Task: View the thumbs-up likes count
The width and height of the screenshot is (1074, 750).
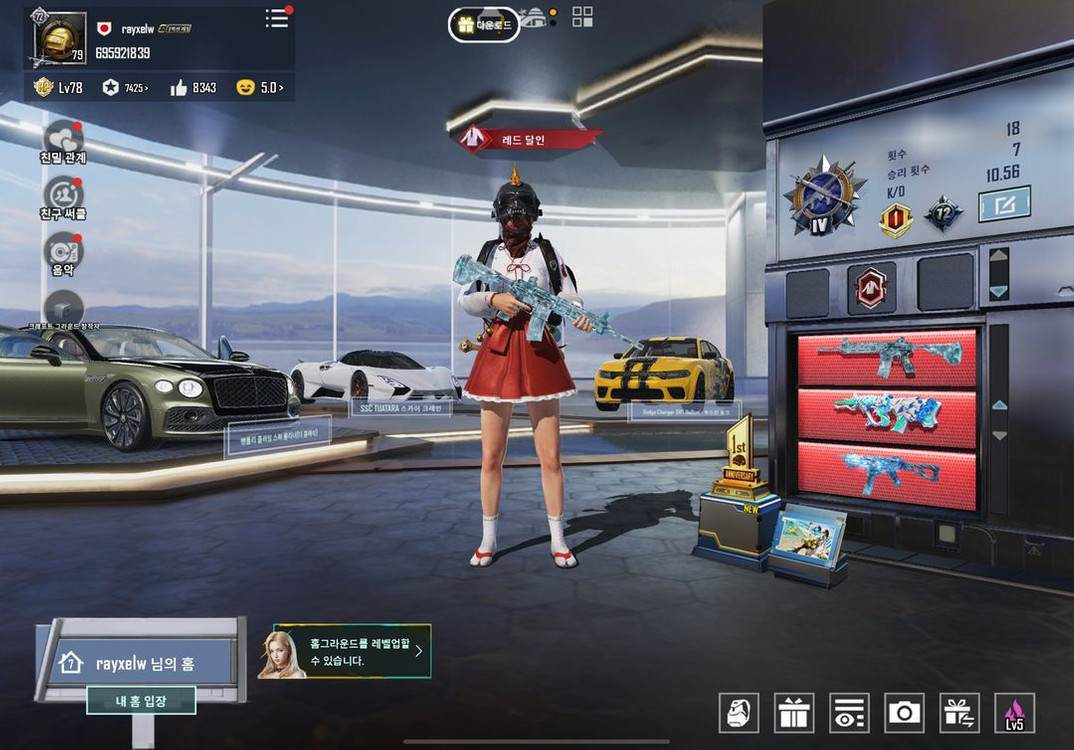Action: coord(193,88)
